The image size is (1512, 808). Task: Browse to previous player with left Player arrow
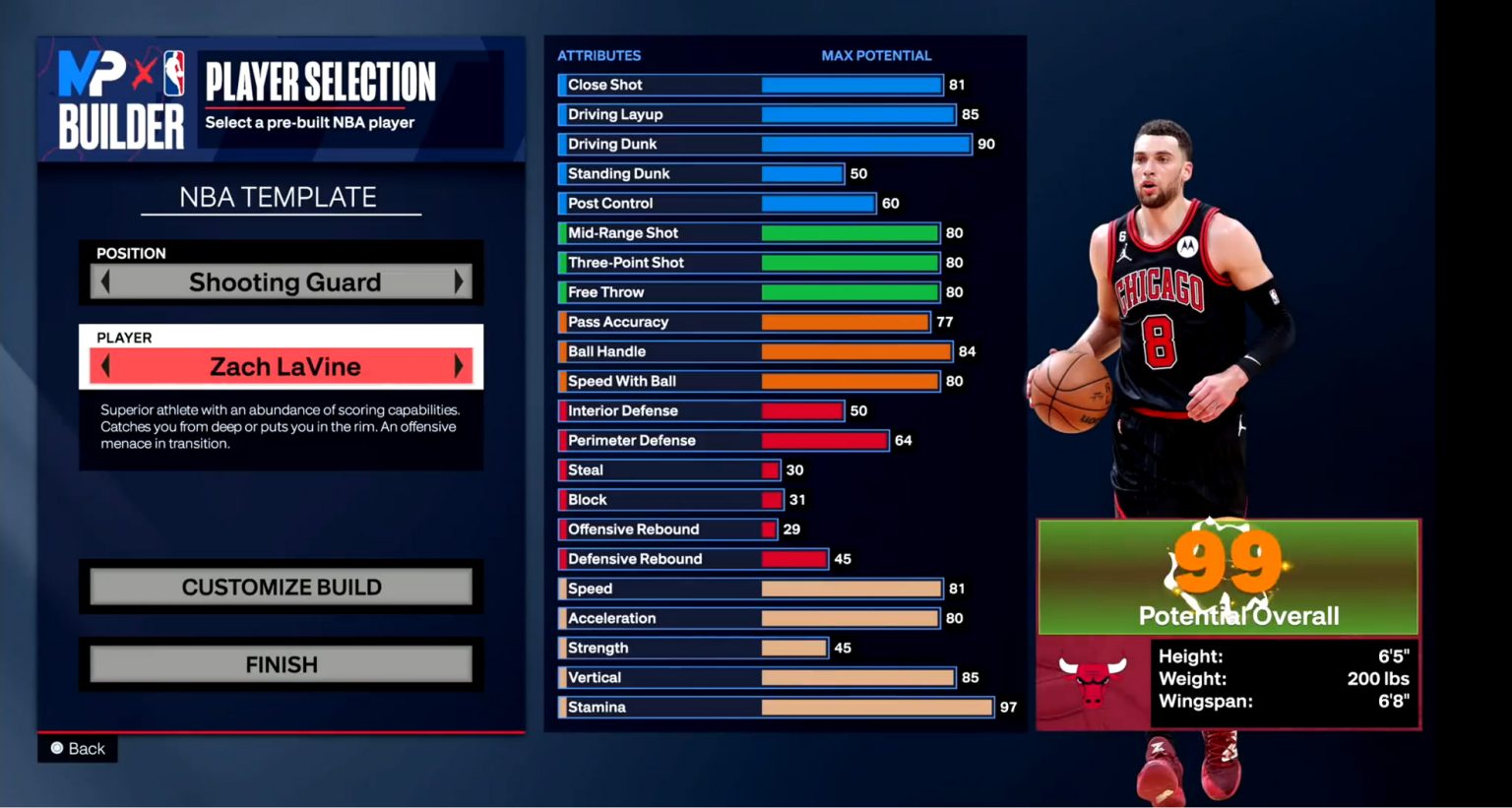[x=105, y=365]
